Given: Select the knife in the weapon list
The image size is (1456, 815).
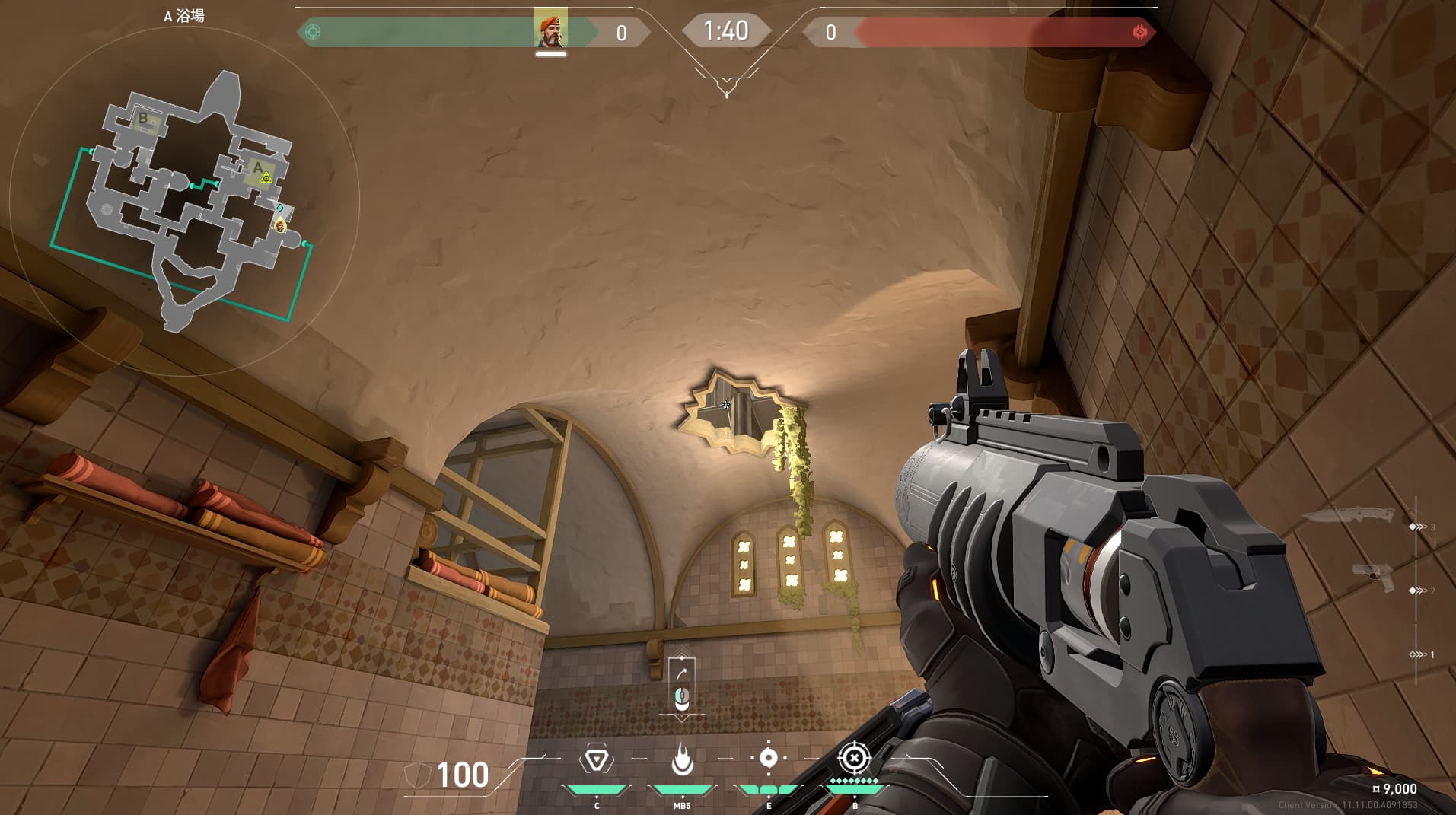Looking at the screenshot, I should coord(1349,516).
